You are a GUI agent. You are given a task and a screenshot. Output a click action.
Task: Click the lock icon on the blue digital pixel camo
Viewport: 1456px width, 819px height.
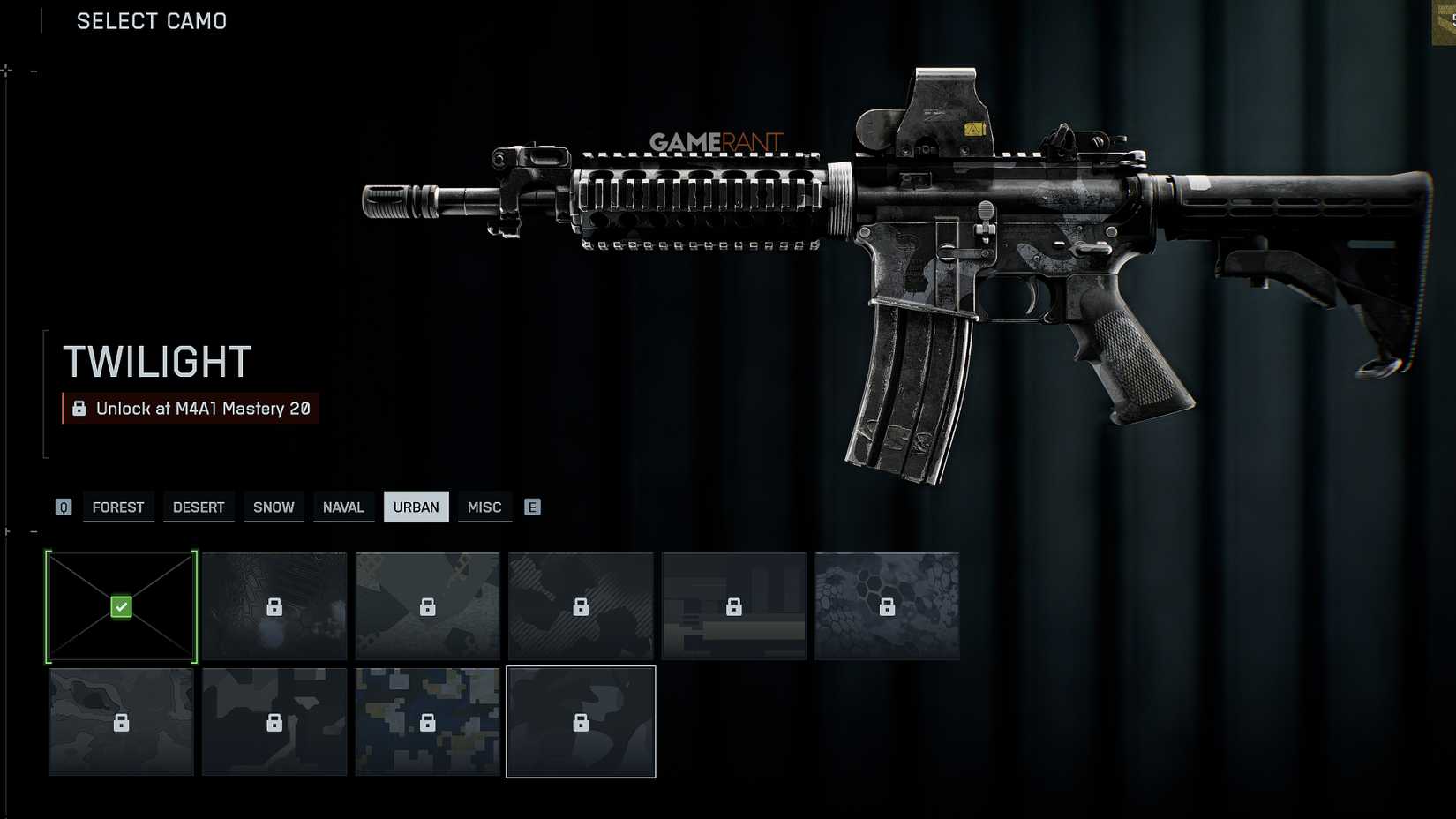coord(427,721)
